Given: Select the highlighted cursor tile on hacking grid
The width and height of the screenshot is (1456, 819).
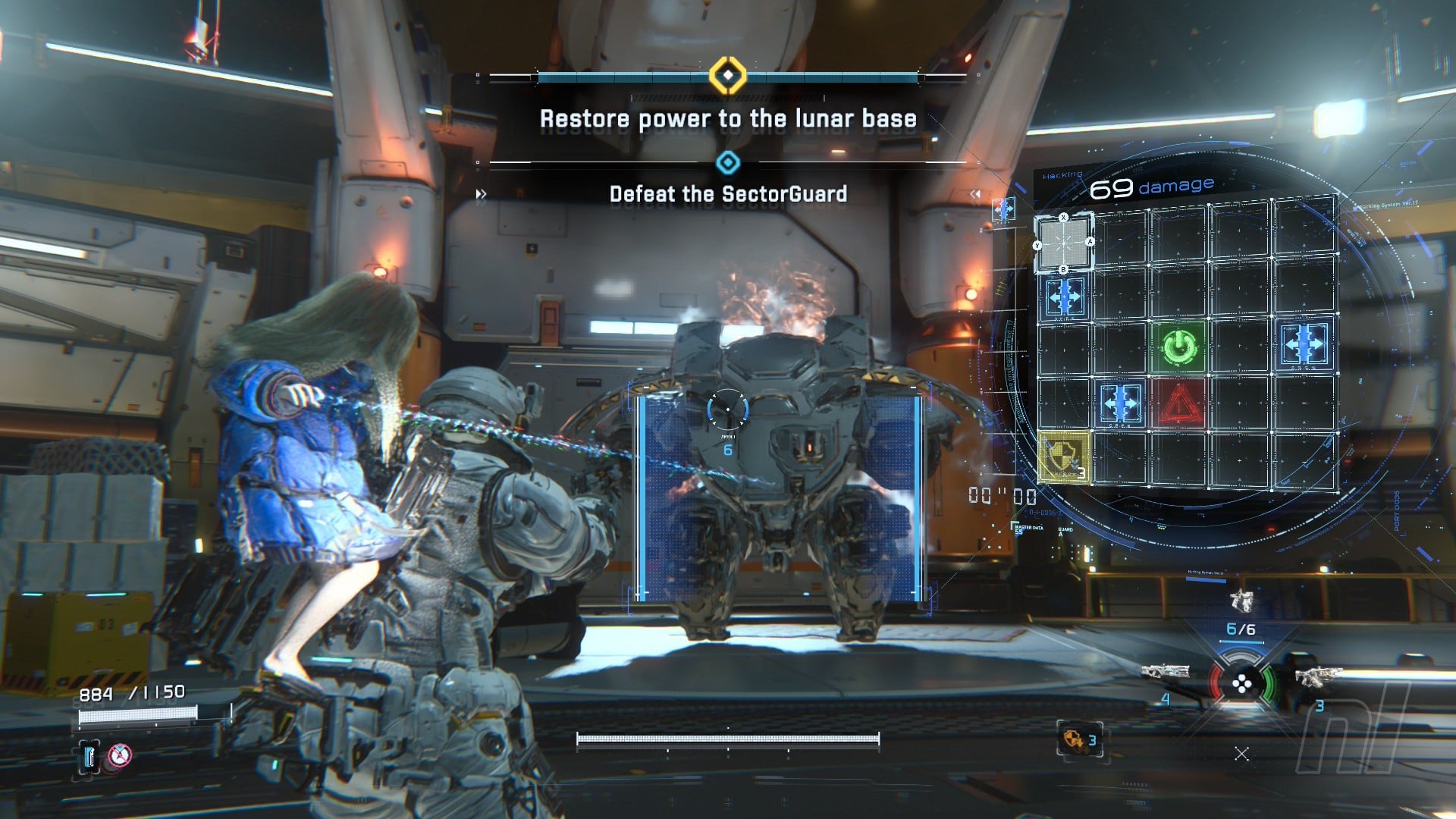Looking at the screenshot, I should click(1064, 243).
